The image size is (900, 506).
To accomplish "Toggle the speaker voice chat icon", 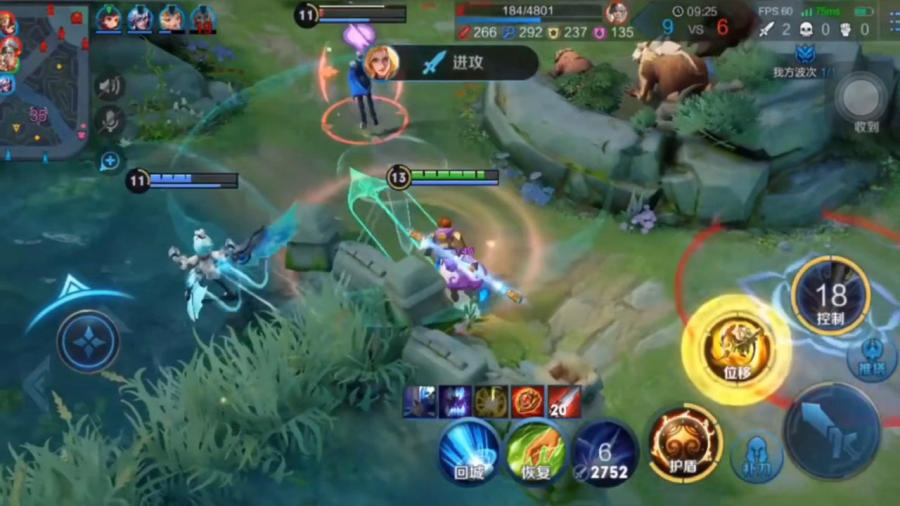I will 108,86.
